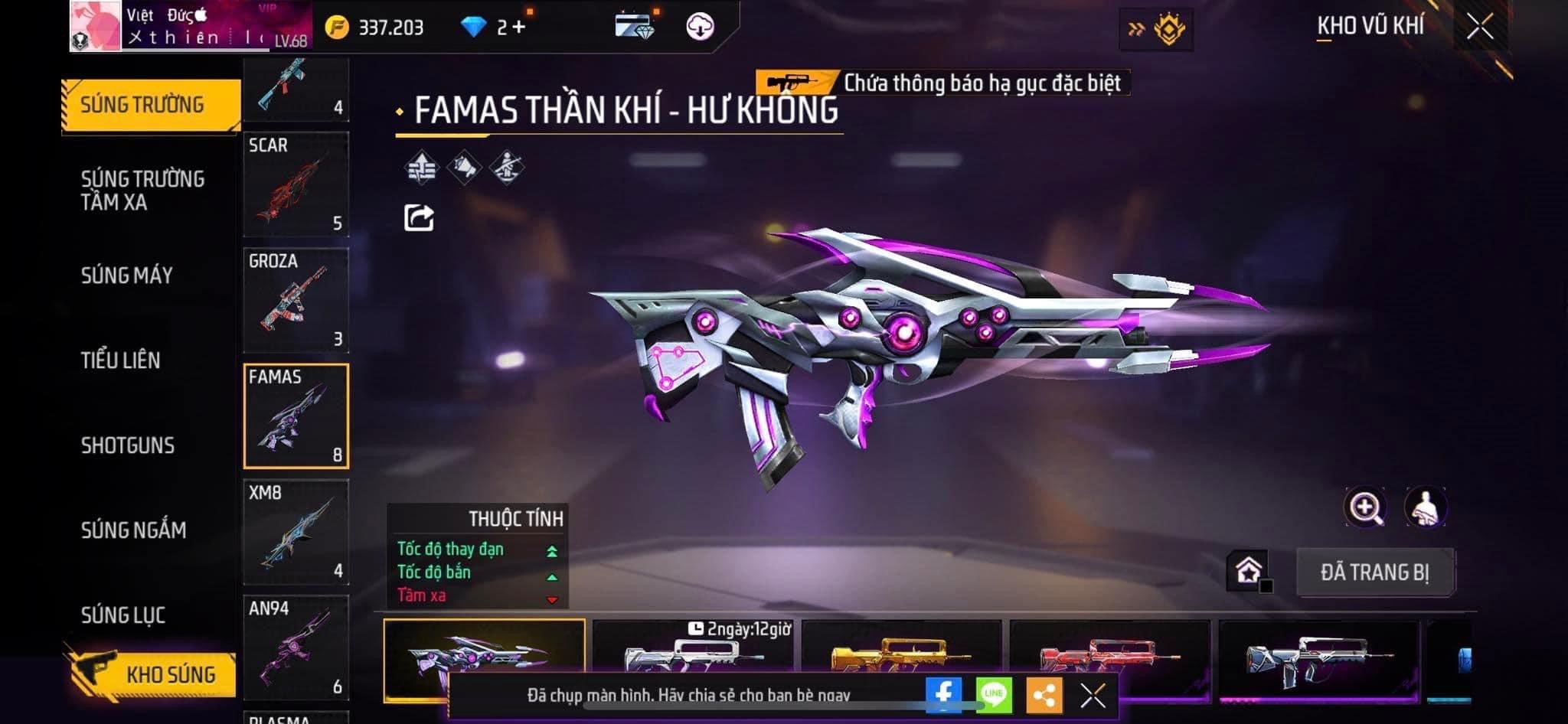The width and height of the screenshot is (1568, 724).
Task: Show the Shotguns category
Action: point(128,445)
